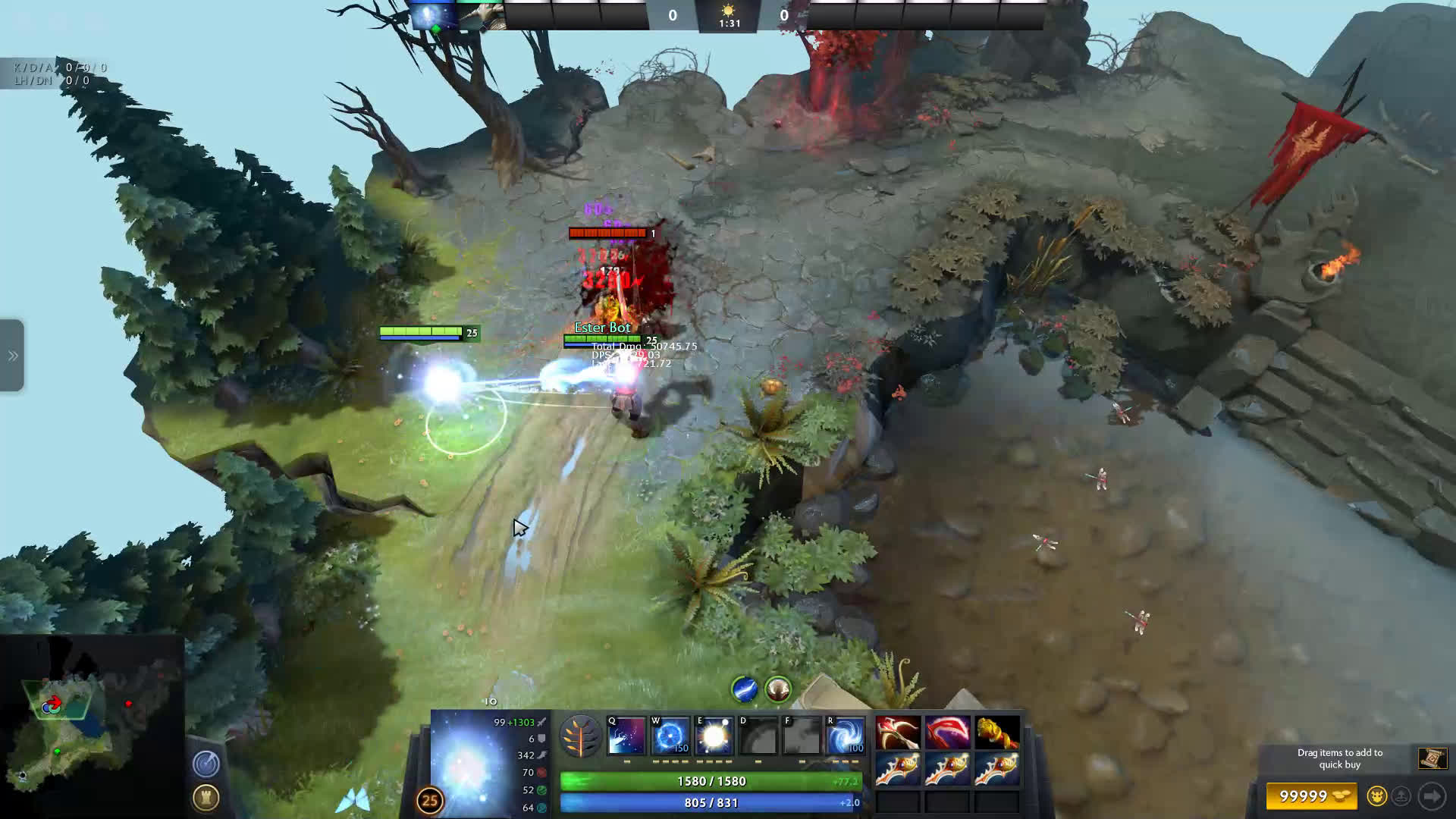Use the Relocate ultimate ability
The width and height of the screenshot is (1456, 819).
click(x=845, y=736)
